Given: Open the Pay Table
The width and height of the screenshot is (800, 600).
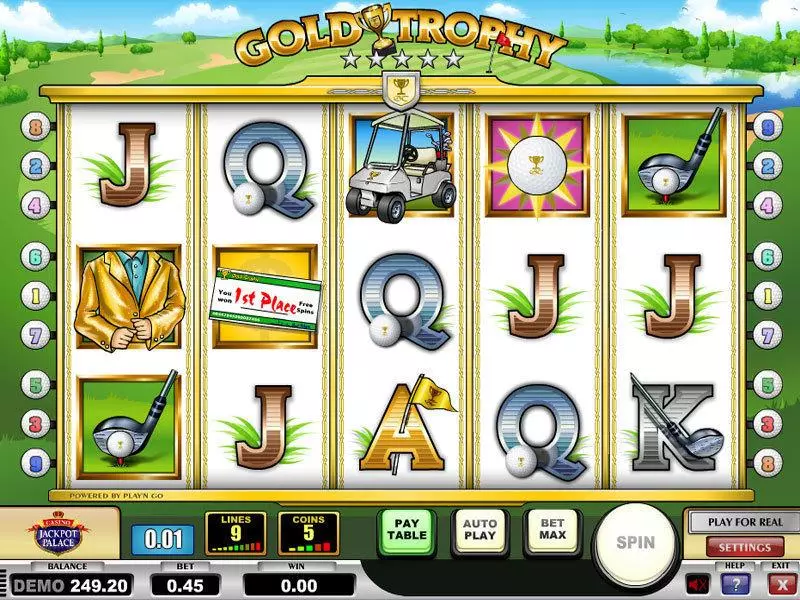Looking at the screenshot, I should 406,530.
